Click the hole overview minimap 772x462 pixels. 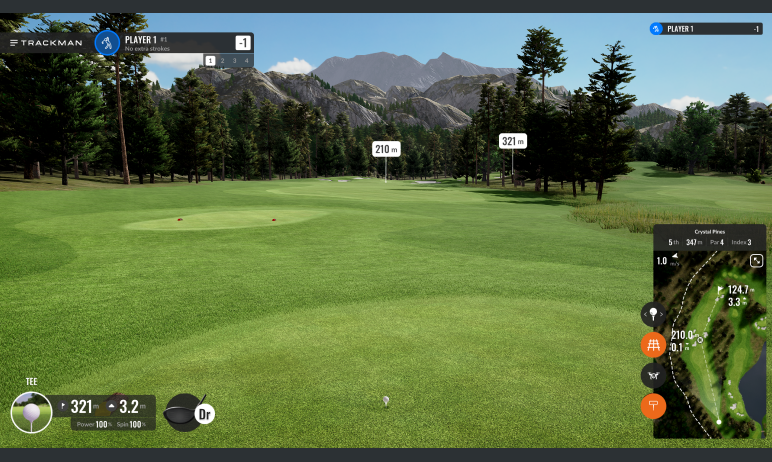click(709, 350)
